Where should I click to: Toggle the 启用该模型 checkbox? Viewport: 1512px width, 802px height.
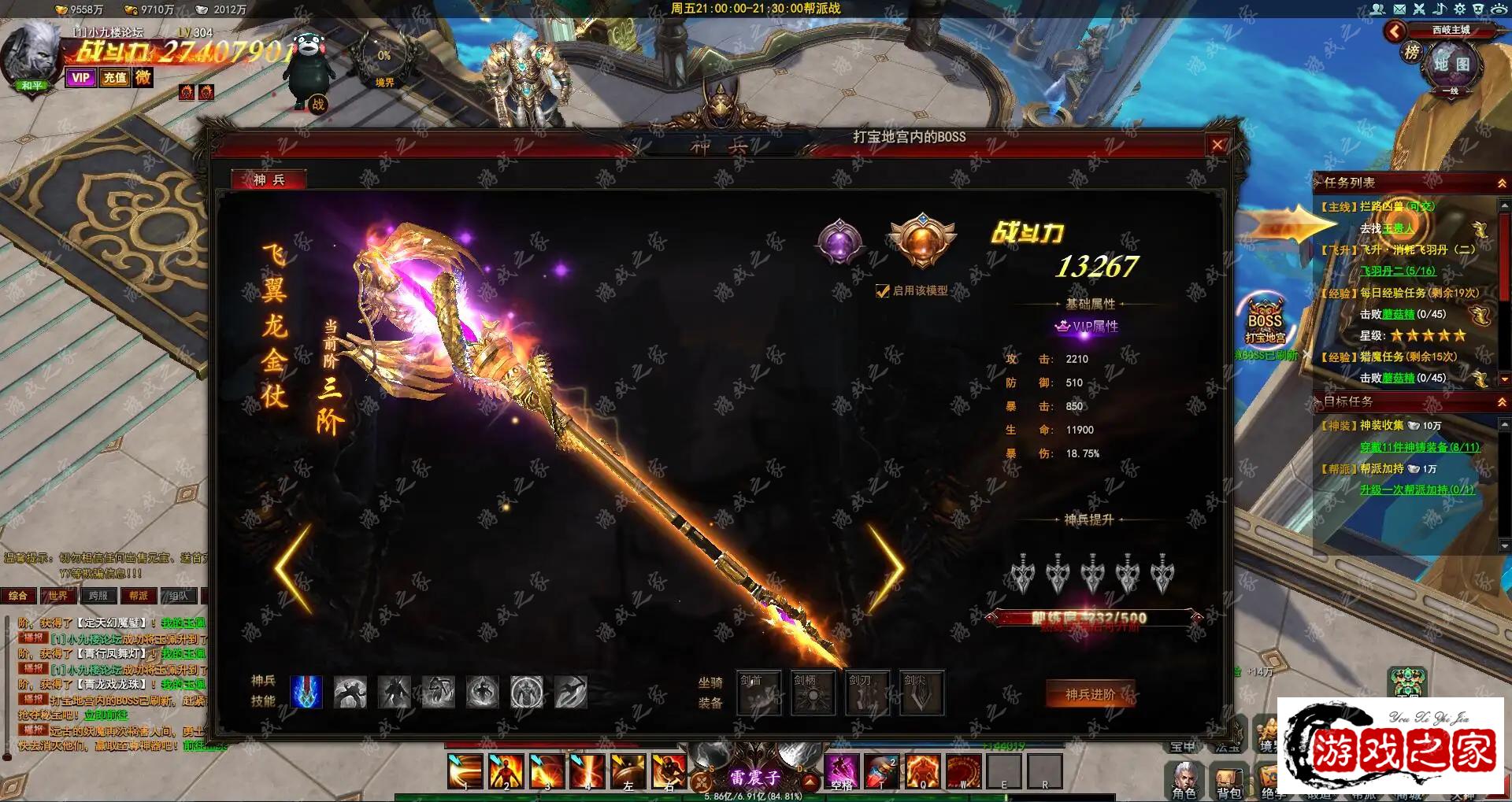click(883, 291)
